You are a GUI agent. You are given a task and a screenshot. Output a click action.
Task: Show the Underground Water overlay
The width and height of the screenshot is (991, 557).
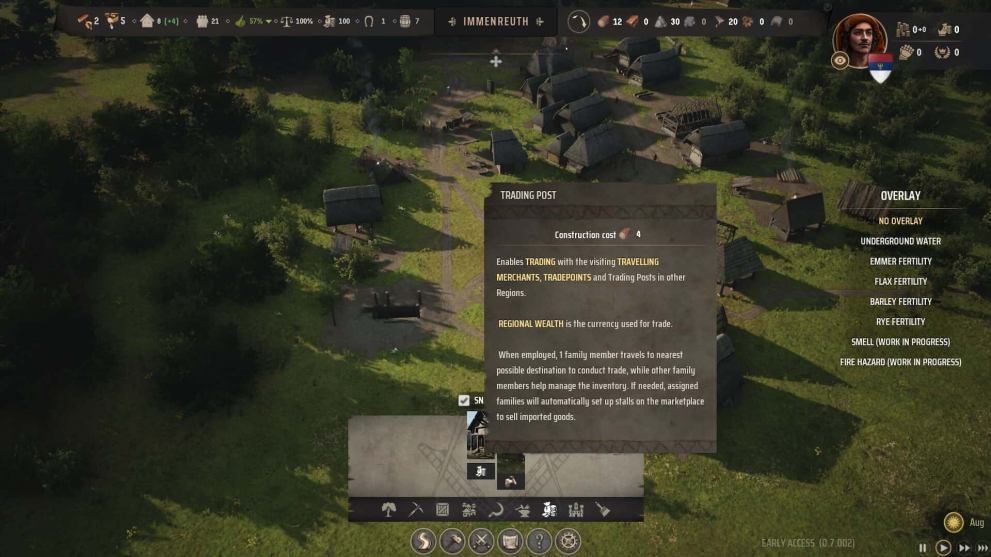coord(900,241)
